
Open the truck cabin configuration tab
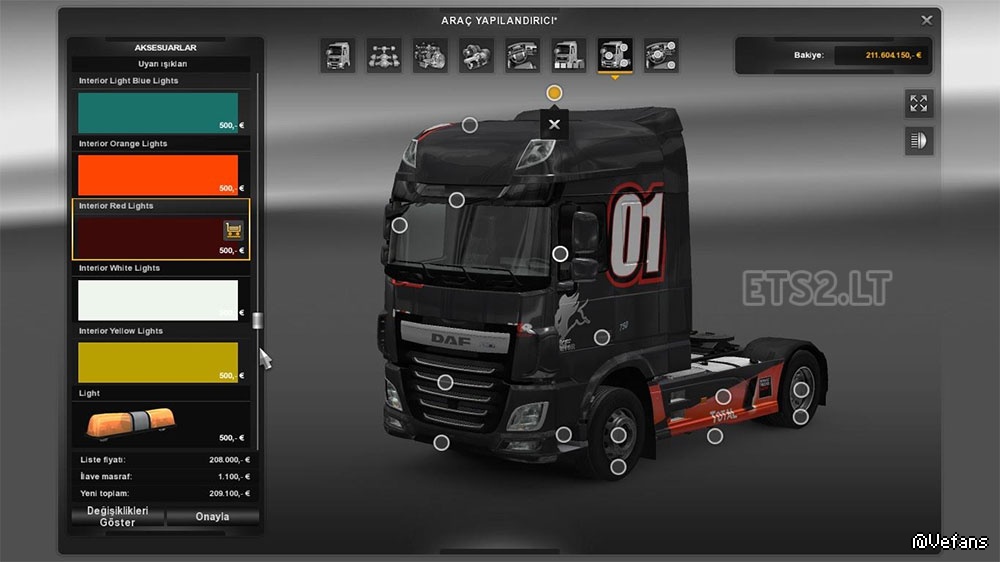[337, 55]
